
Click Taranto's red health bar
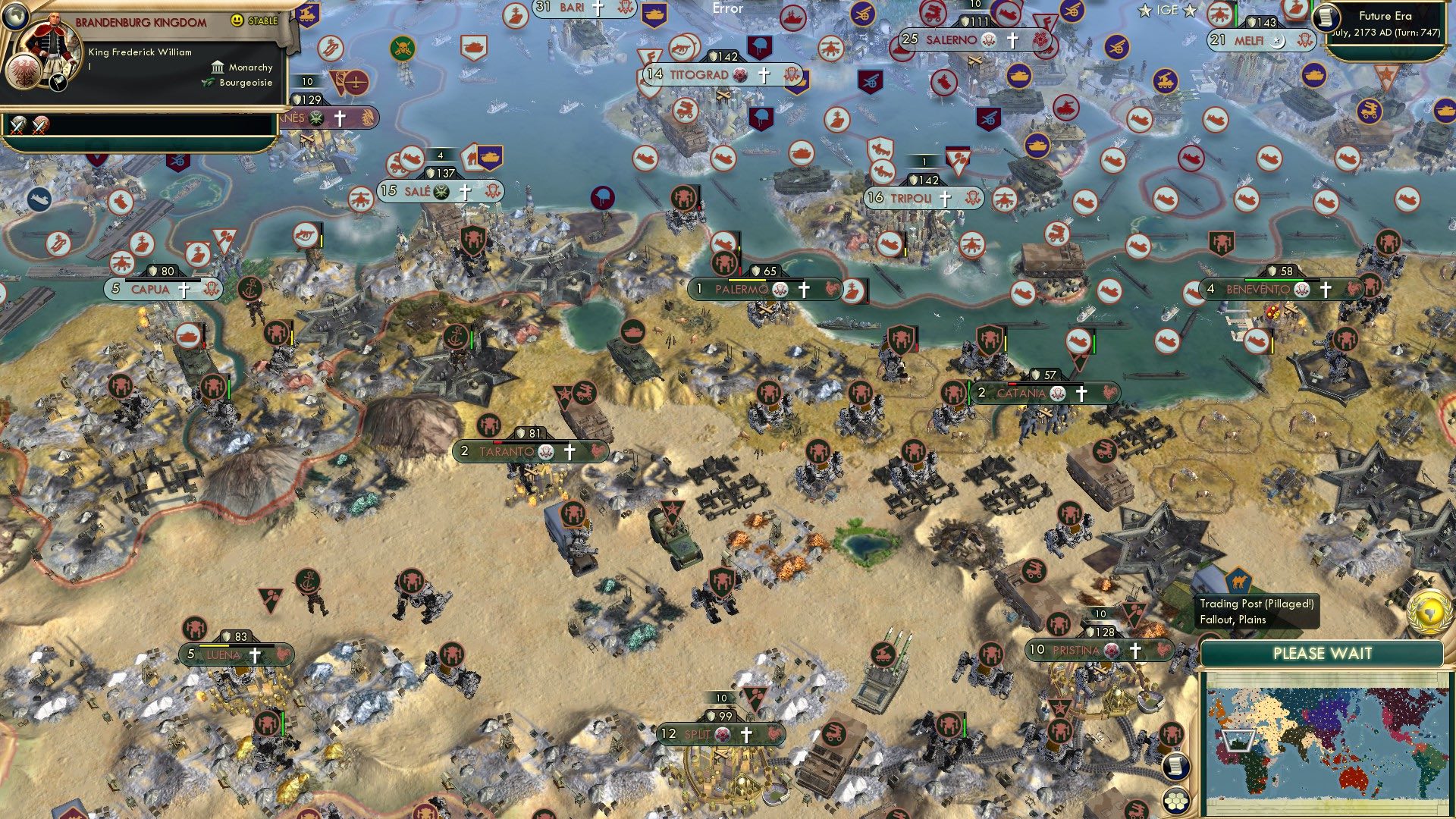498,443
